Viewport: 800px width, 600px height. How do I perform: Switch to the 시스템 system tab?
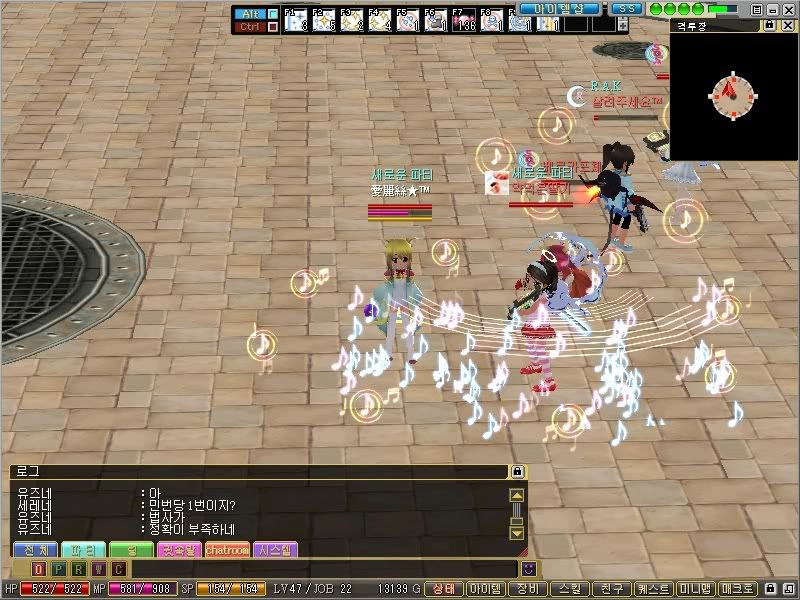pyautogui.click(x=275, y=550)
